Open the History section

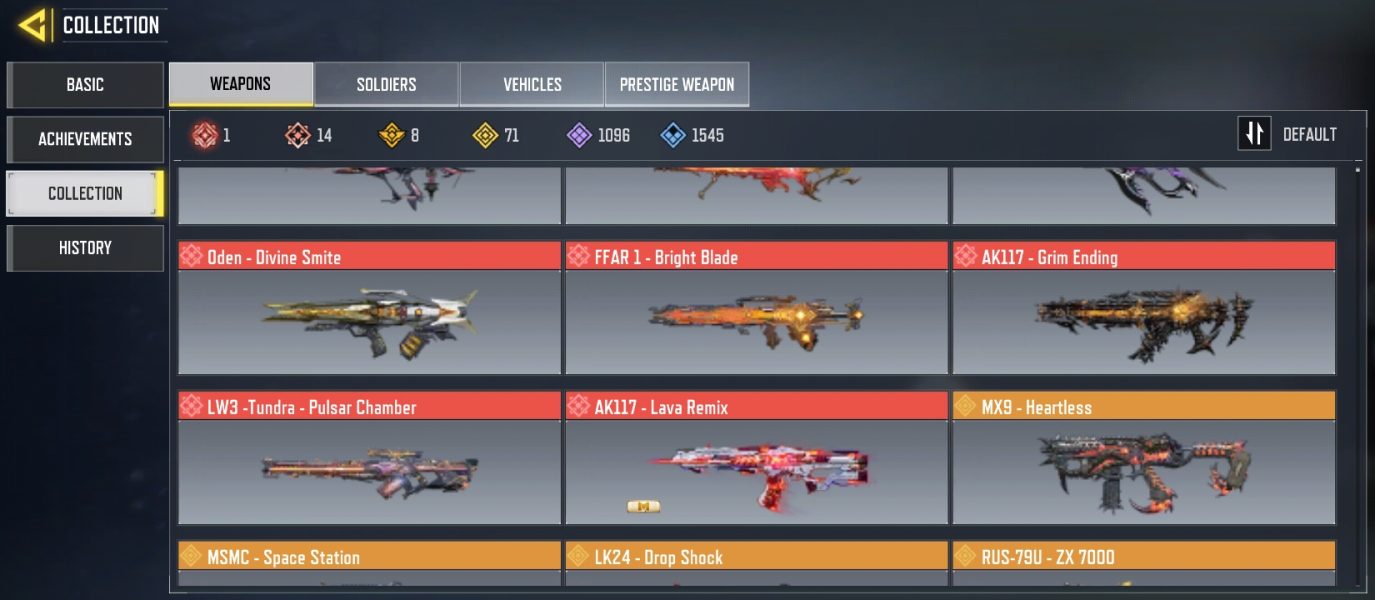(85, 248)
